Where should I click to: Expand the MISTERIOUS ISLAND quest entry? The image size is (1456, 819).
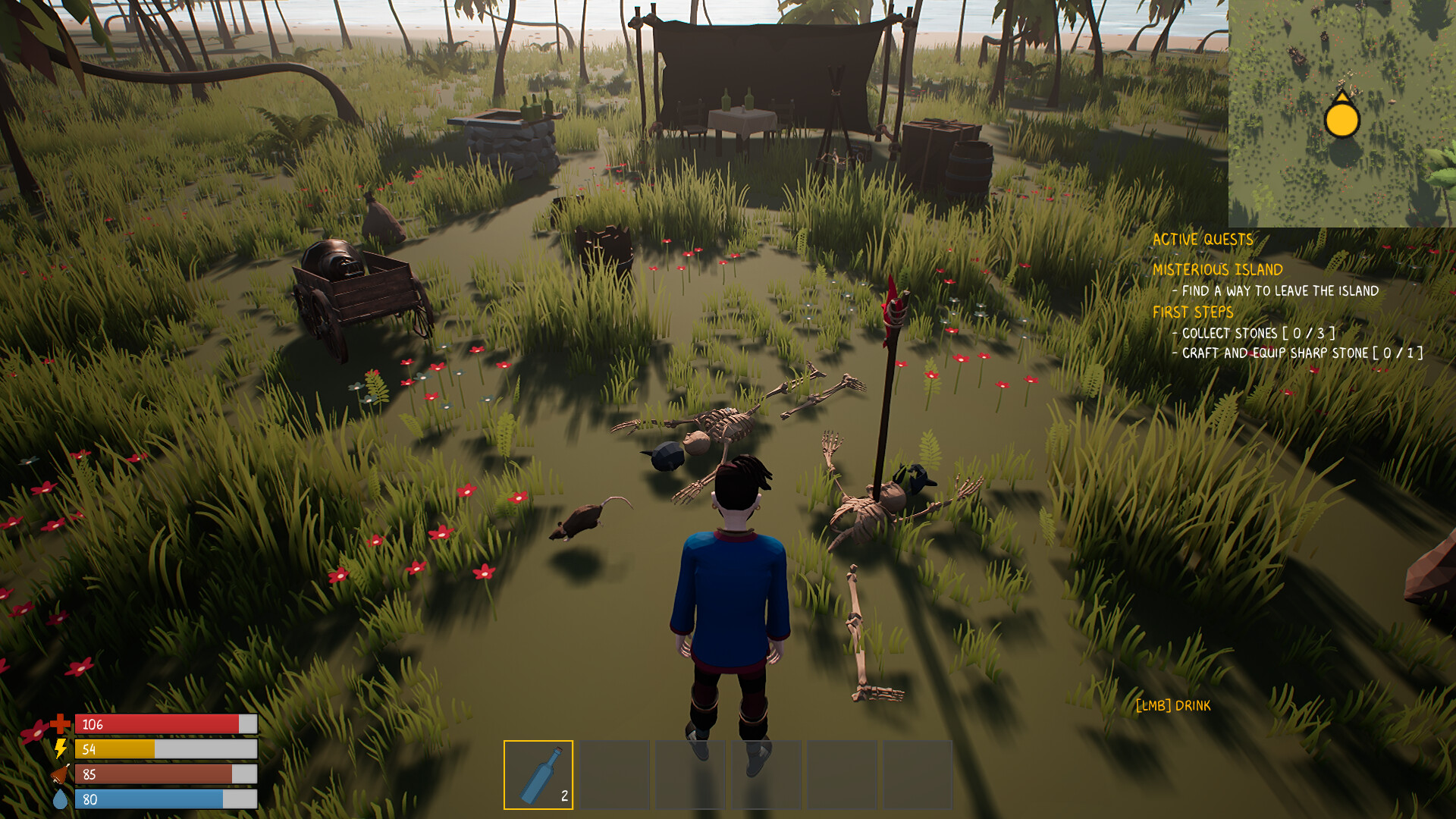[x=1218, y=268]
